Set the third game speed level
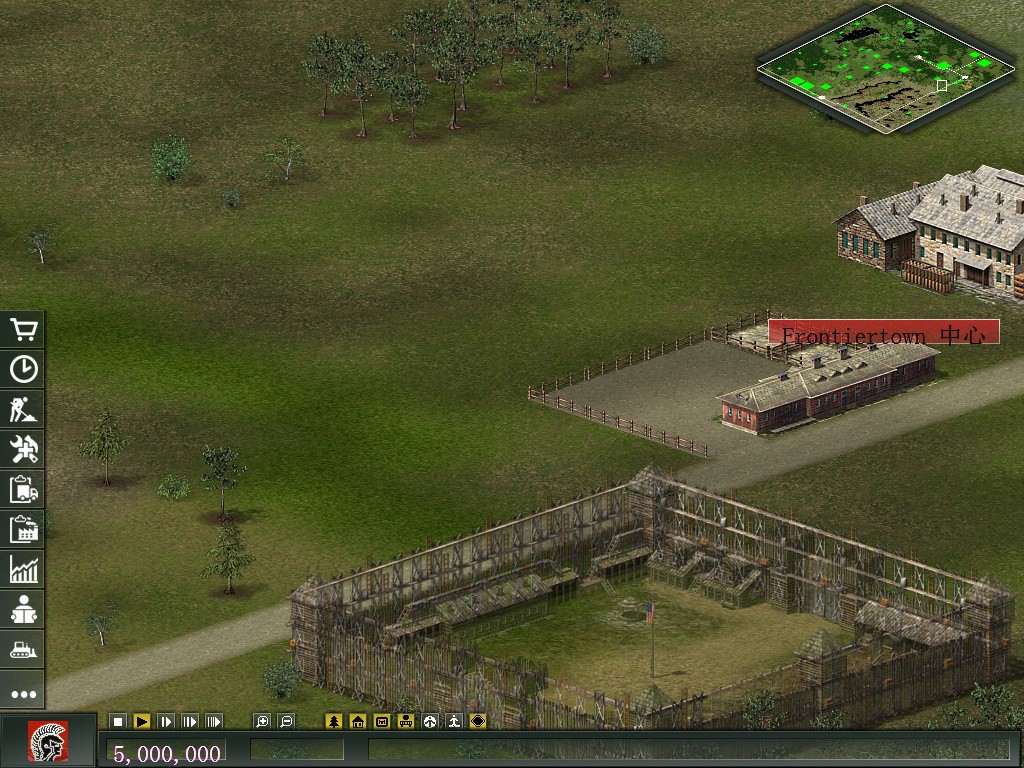This screenshot has height=768, width=1024. [190, 721]
